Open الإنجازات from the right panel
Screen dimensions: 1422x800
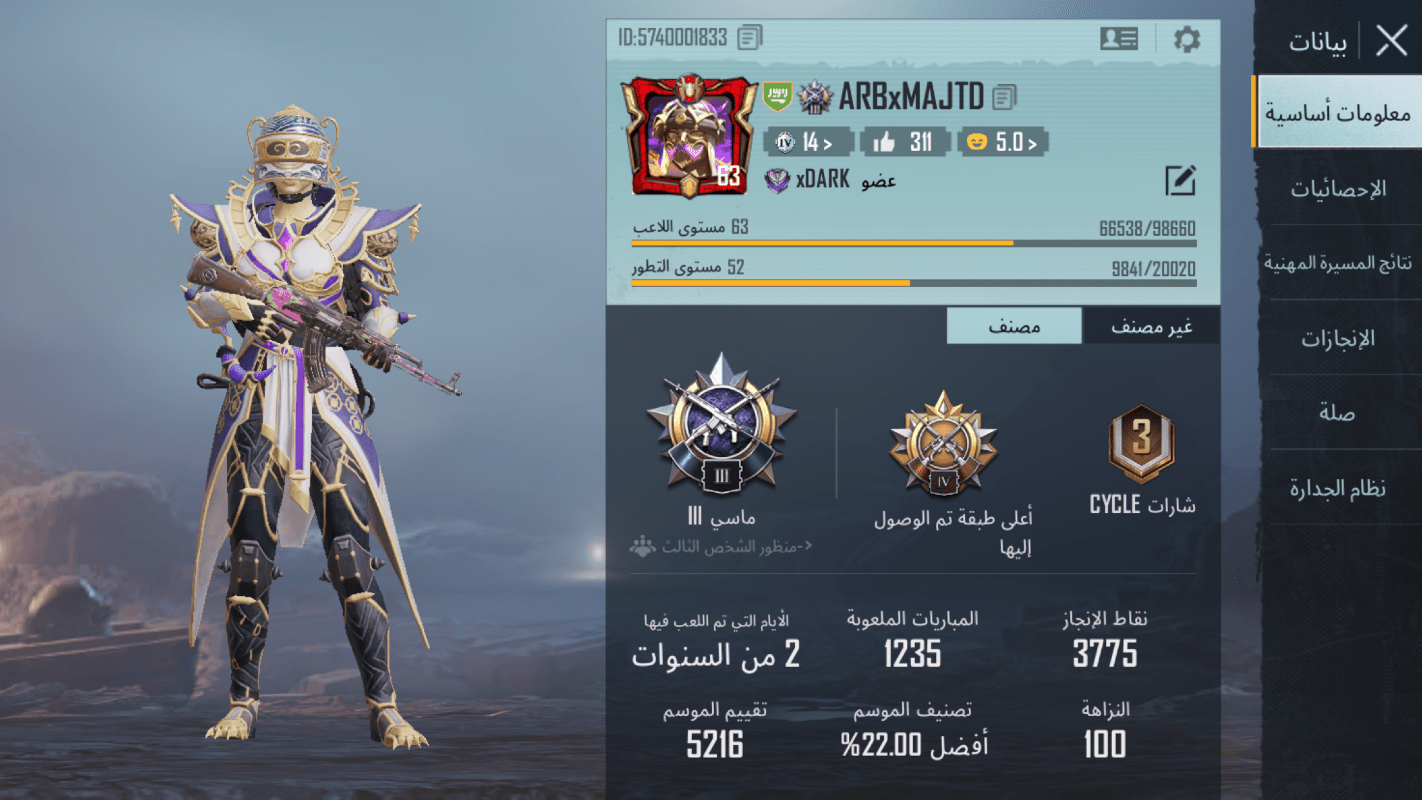coord(1340,338)
